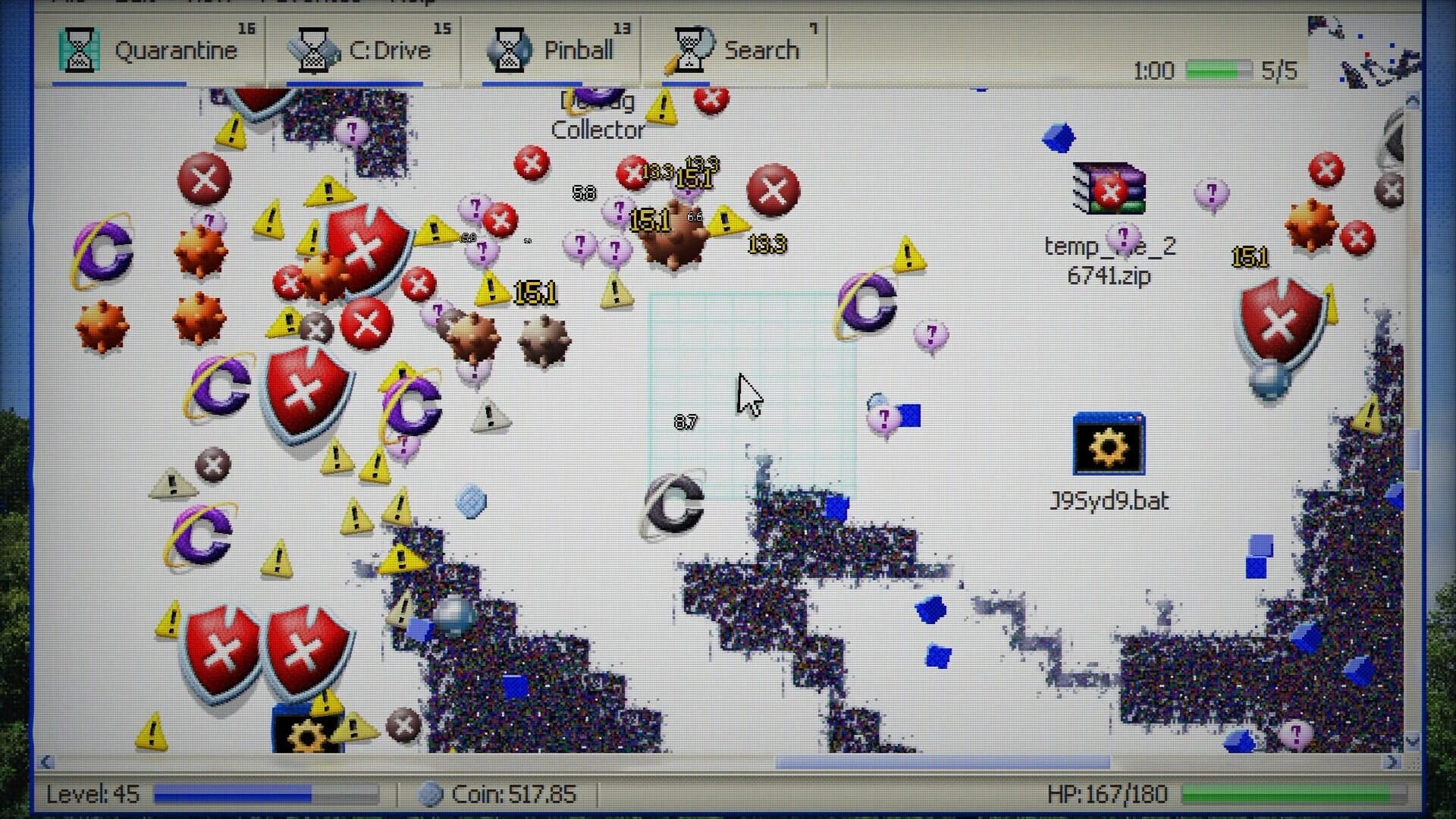Click a pink question-mark balloon
1456x819 pixels.
[x=930, y=333]
